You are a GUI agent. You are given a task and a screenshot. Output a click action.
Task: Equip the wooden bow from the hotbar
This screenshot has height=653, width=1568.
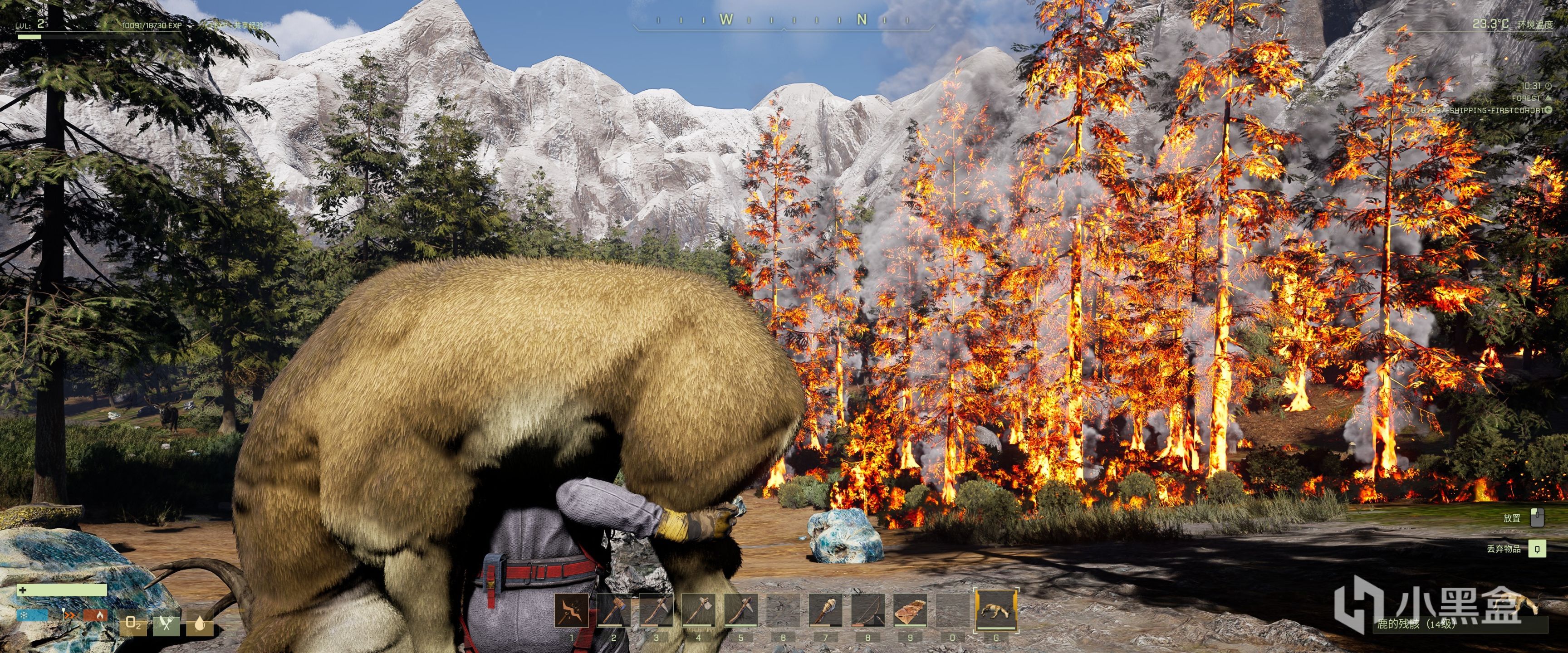[868, 610]
